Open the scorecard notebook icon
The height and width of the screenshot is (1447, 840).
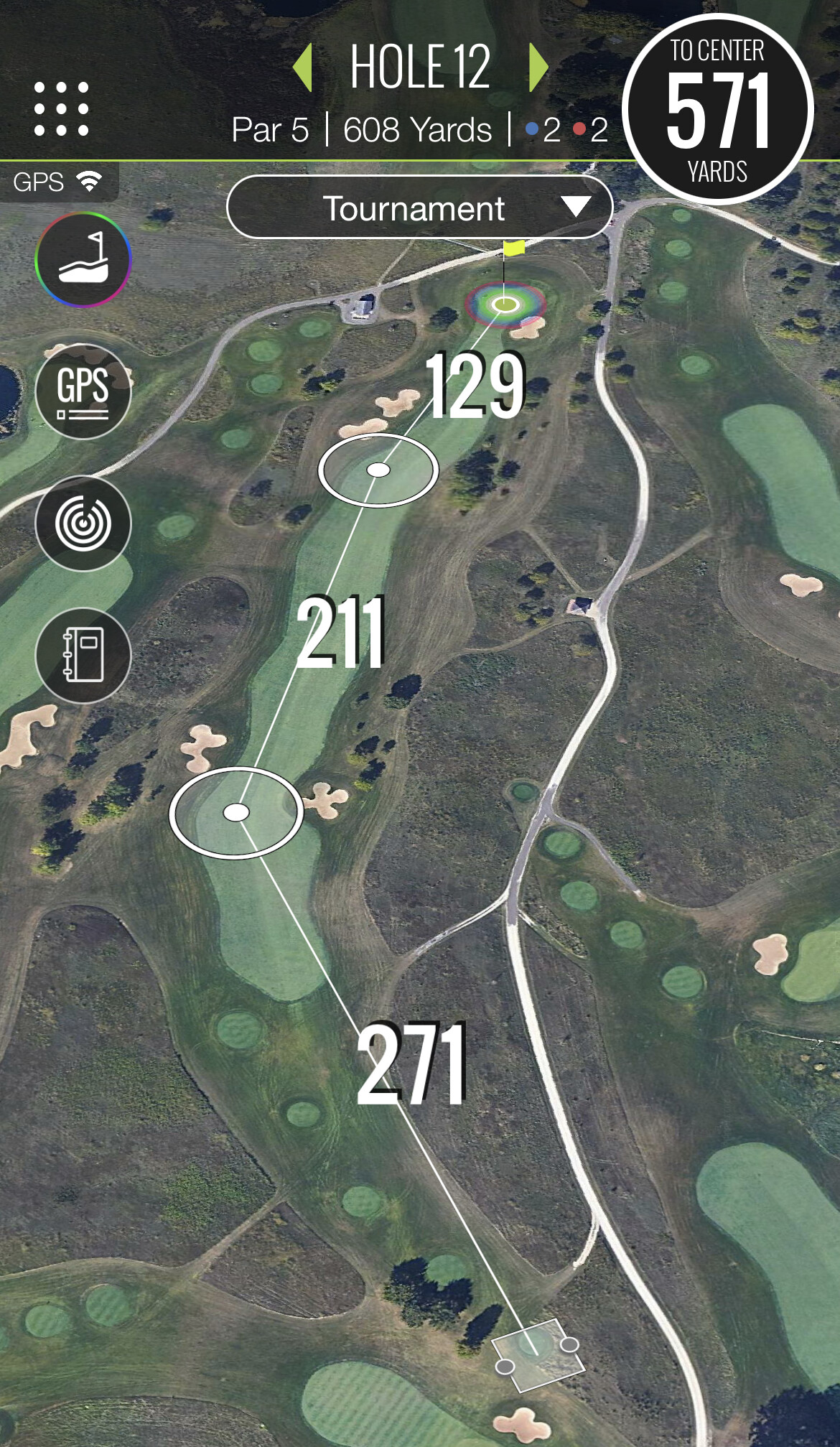(83, 655)
